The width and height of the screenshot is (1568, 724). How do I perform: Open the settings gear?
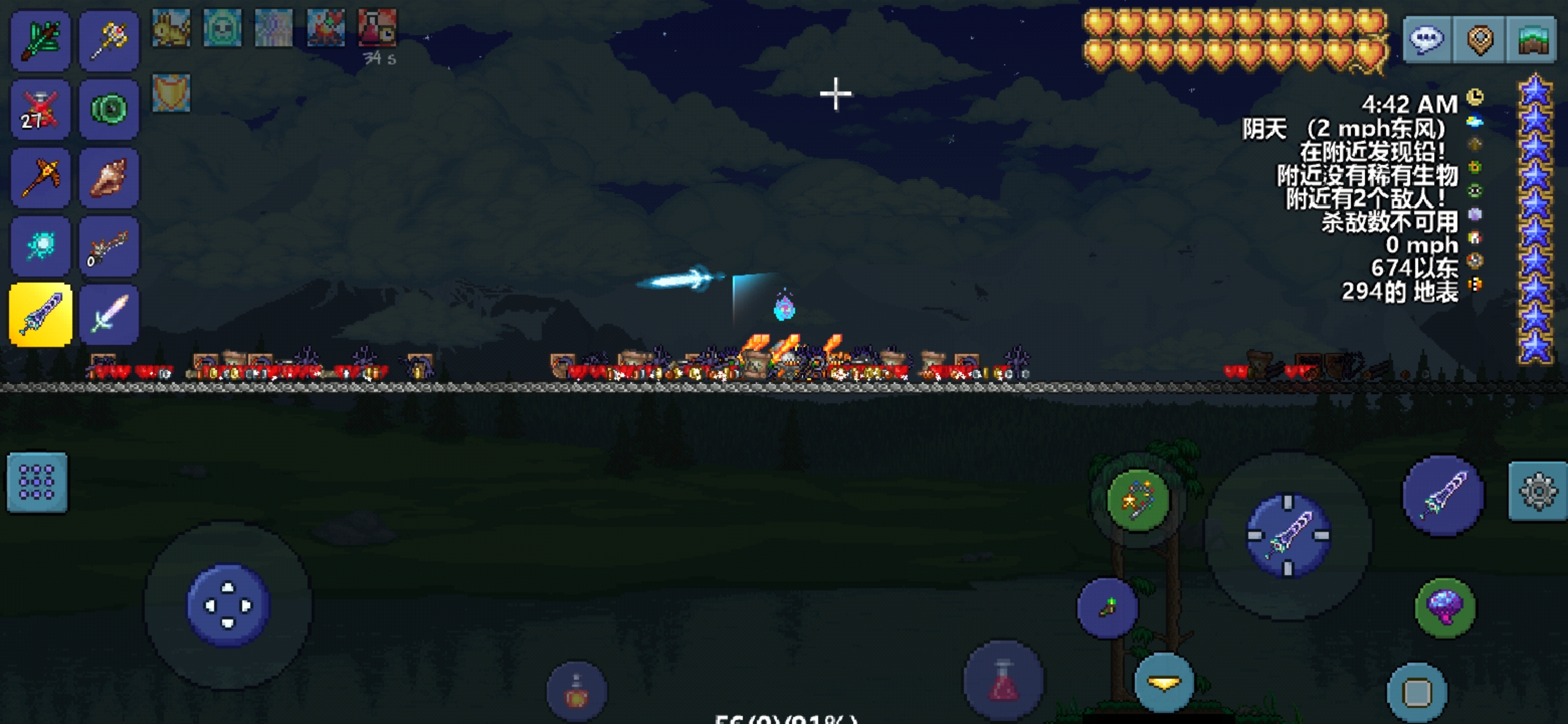click(x=1538, y=491)
